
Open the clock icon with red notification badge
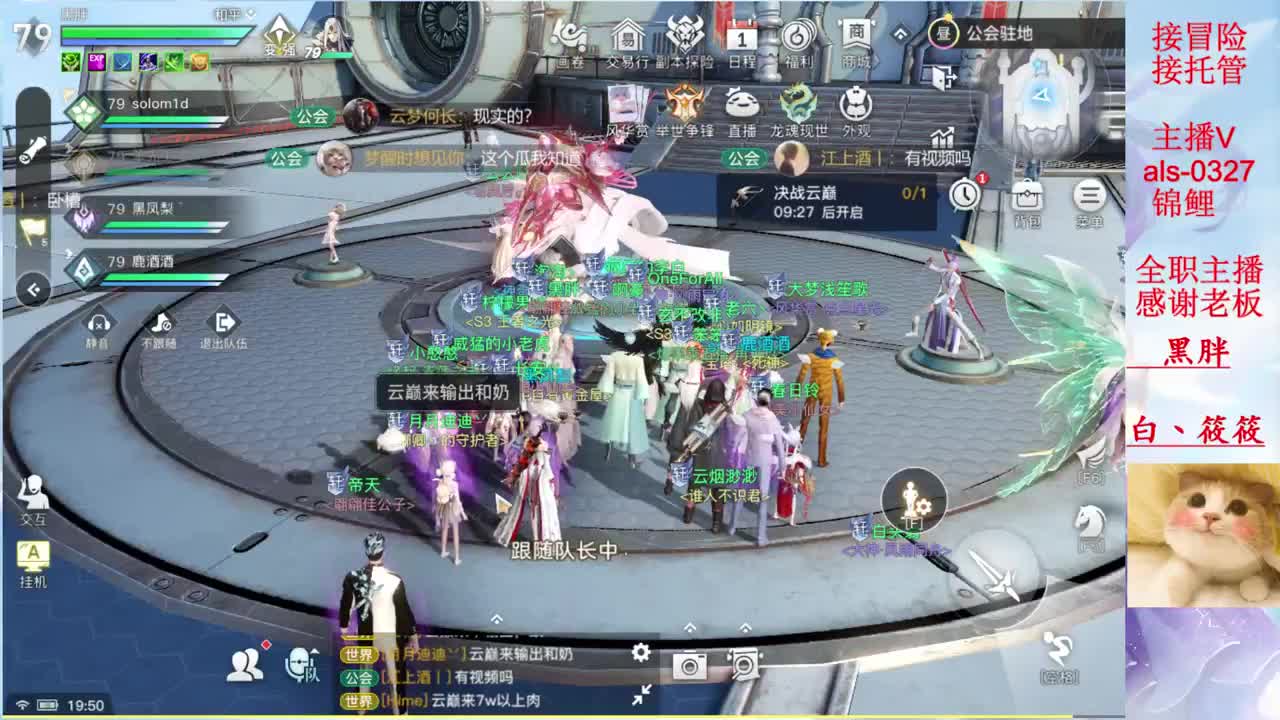[x=966, y=195]
